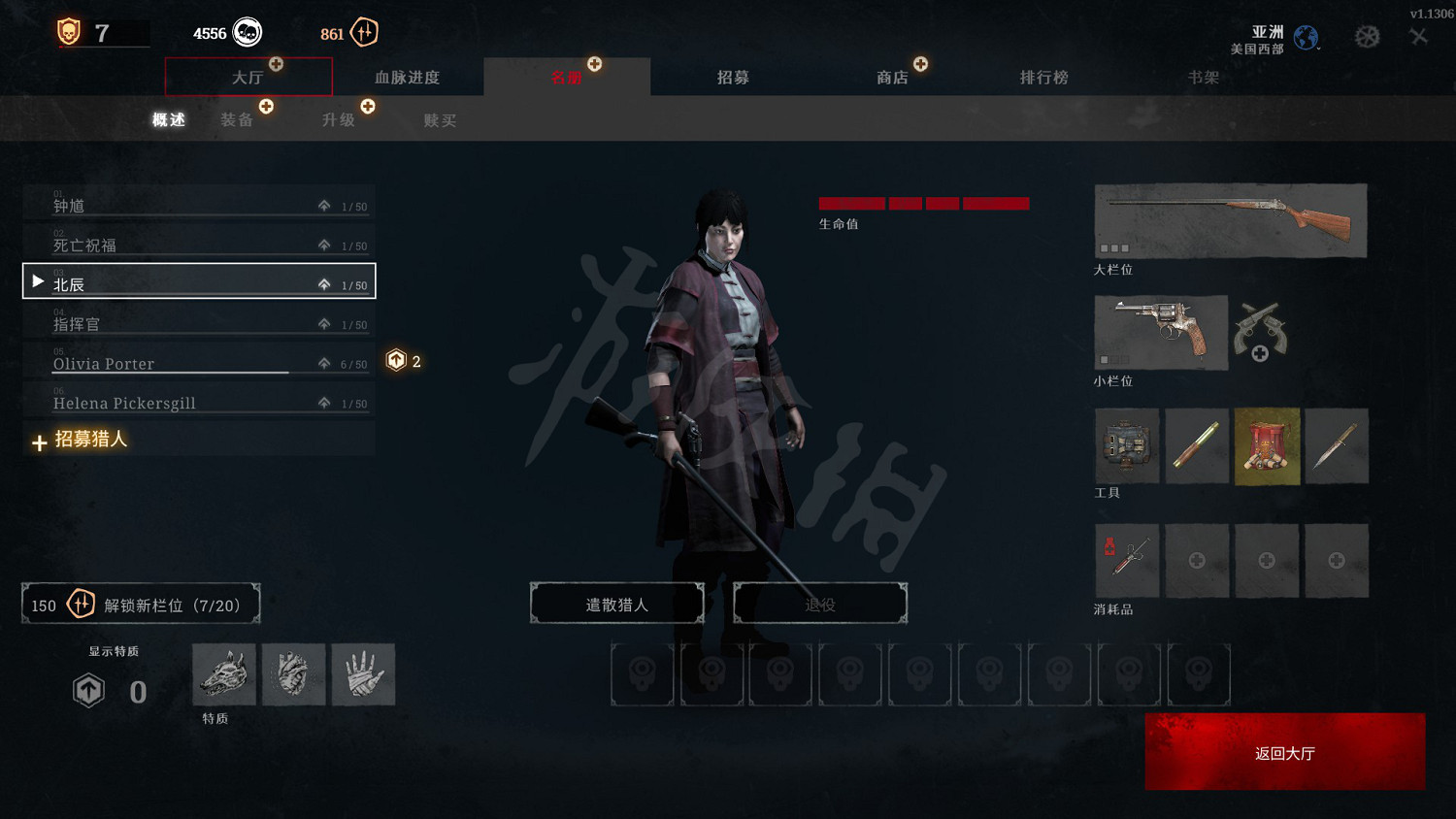Select the first trait icon below 特质
Viewport: 1456px width, 819px height.
tap(223, 674)
